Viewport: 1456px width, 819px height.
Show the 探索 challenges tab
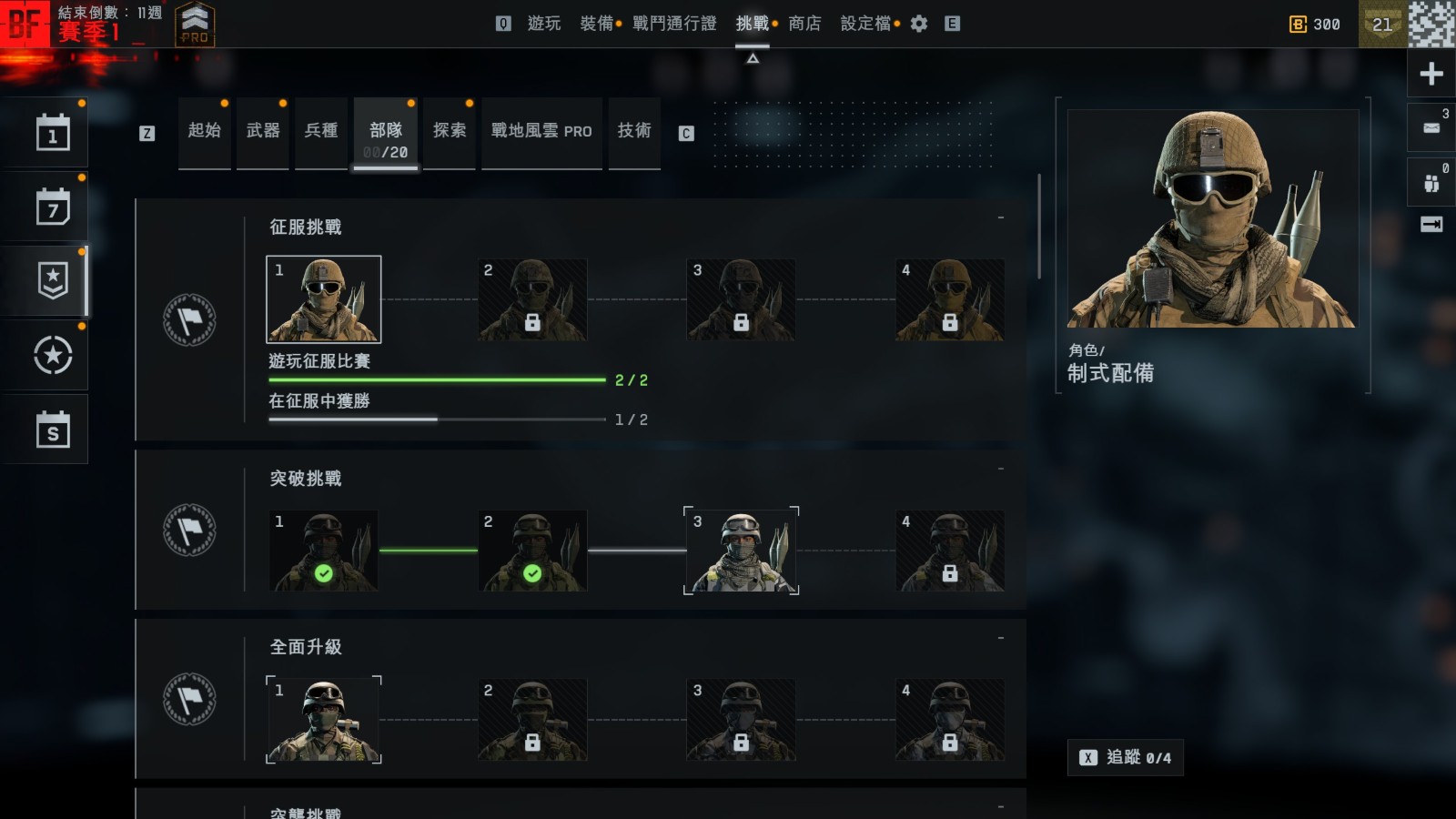coord(450,132)
